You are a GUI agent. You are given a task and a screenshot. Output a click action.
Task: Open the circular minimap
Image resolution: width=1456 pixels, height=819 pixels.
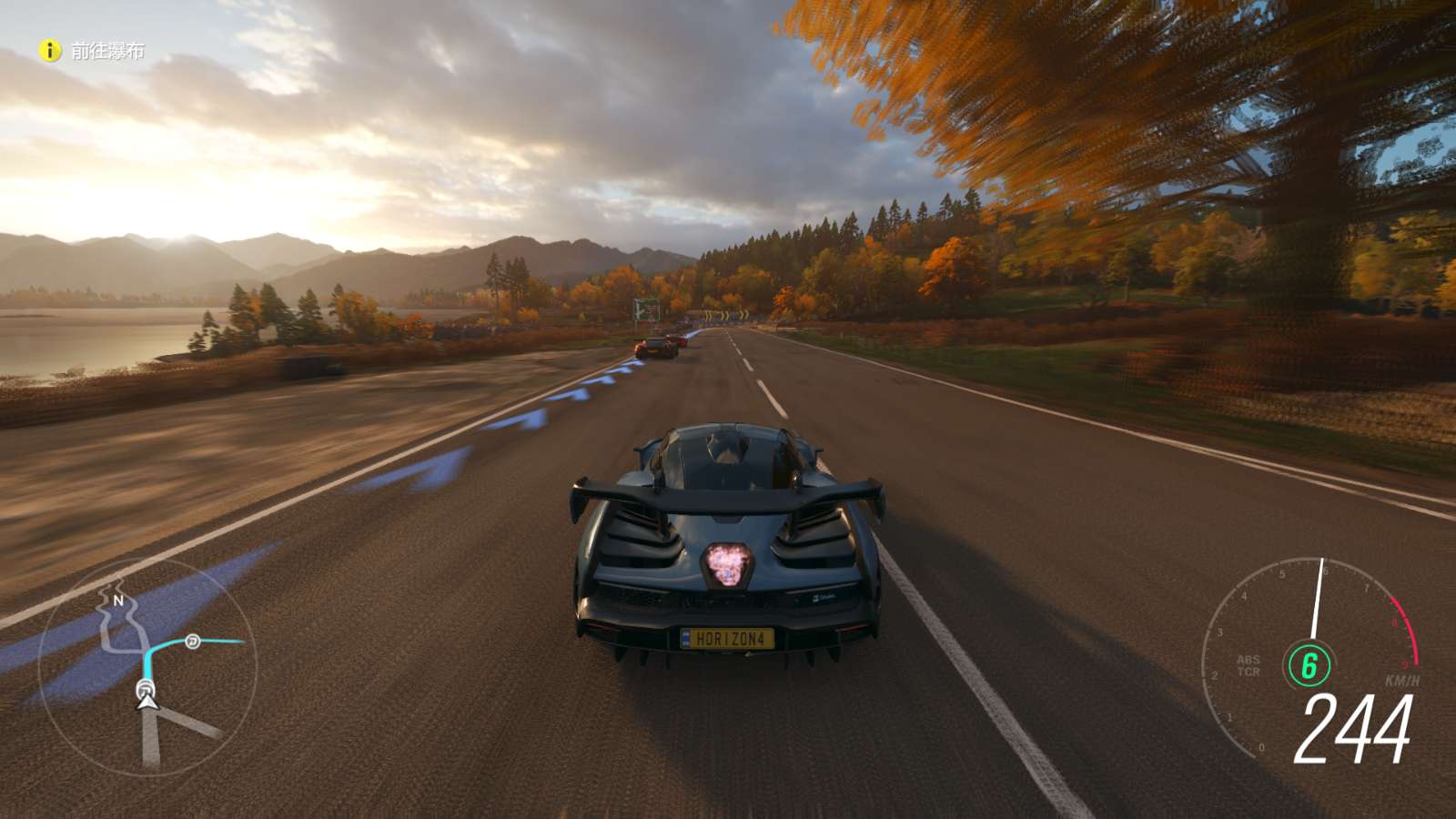pos(147,666)
